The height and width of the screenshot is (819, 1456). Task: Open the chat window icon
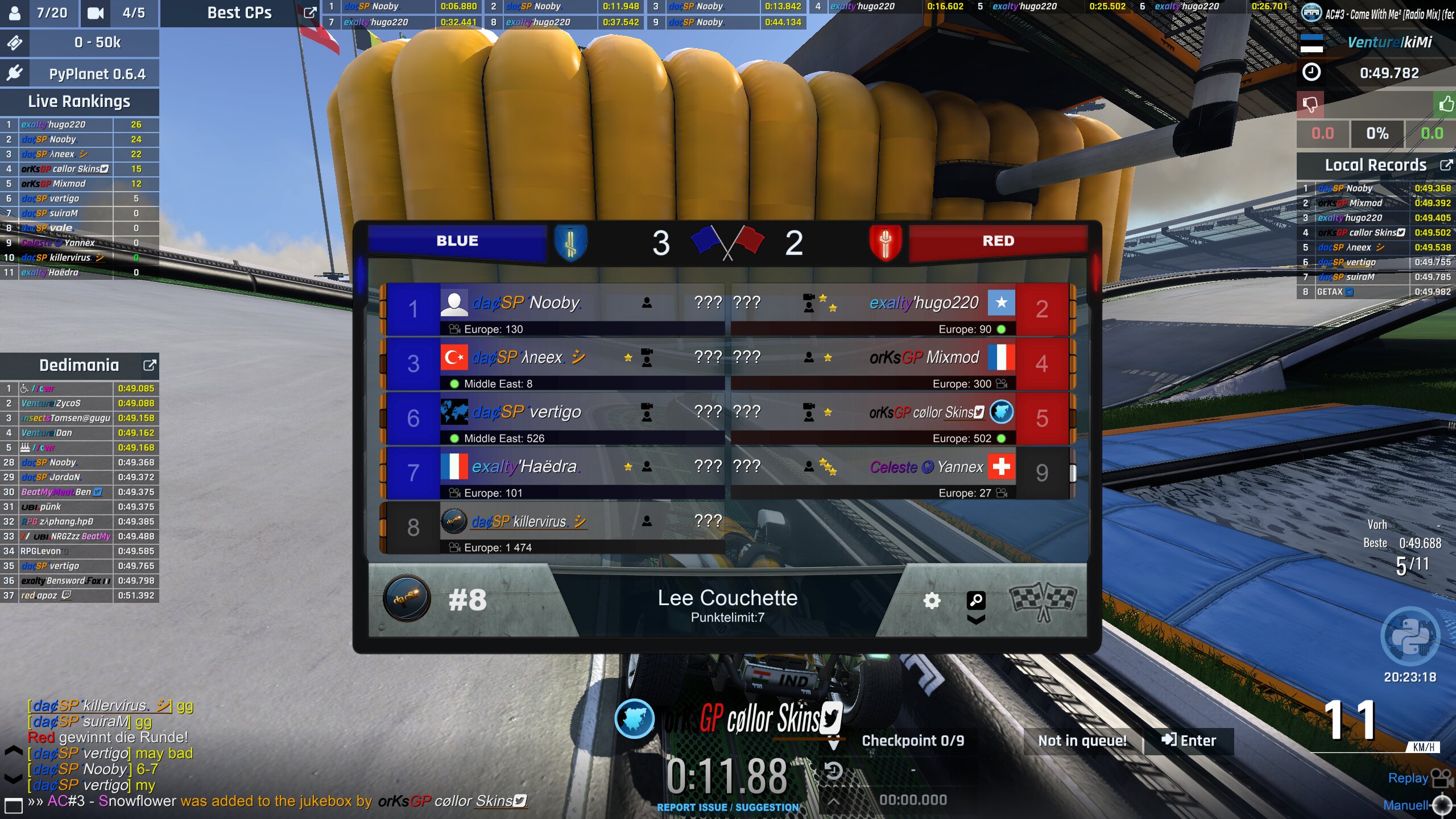tap(13, 805)
